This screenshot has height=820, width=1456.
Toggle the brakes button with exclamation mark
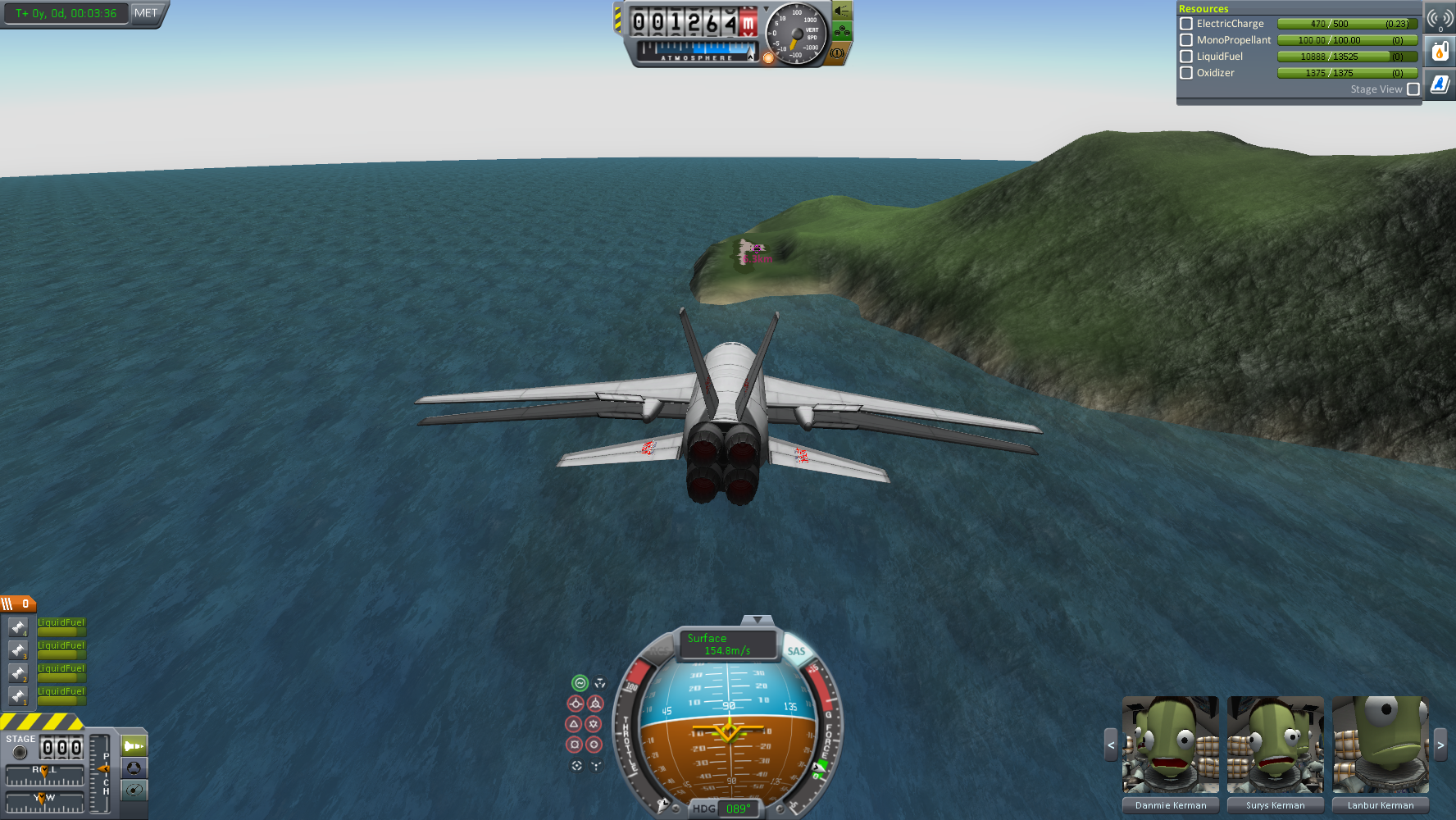[837, 53]
